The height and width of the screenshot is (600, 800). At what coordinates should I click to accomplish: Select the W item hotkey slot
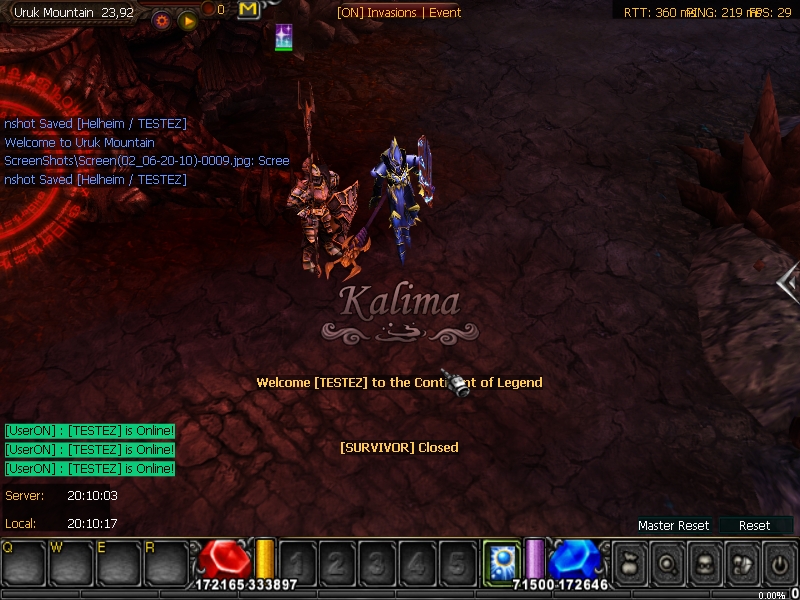click(71, 562)
